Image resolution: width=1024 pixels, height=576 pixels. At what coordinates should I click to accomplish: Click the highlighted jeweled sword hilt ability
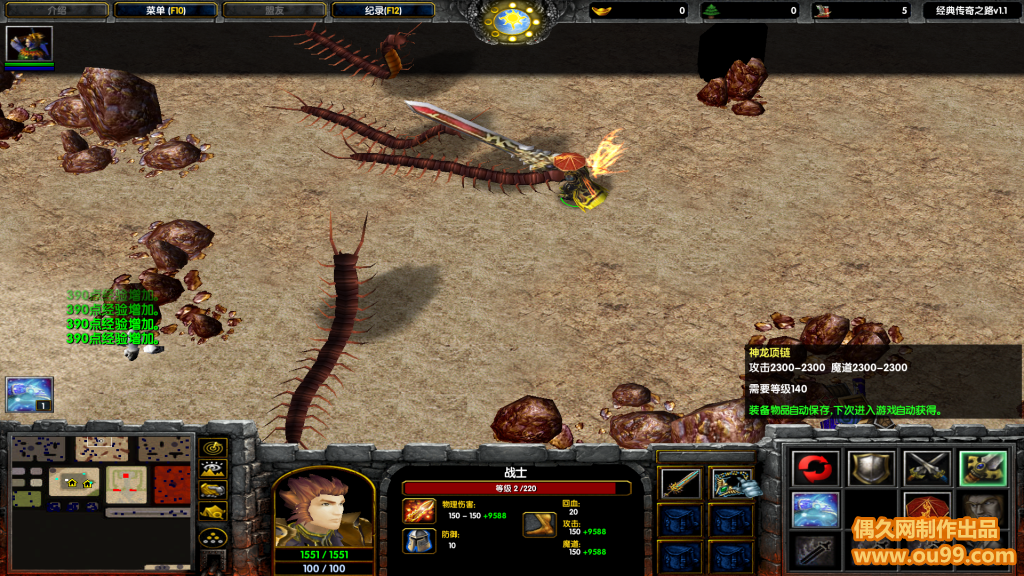[982, 468]
